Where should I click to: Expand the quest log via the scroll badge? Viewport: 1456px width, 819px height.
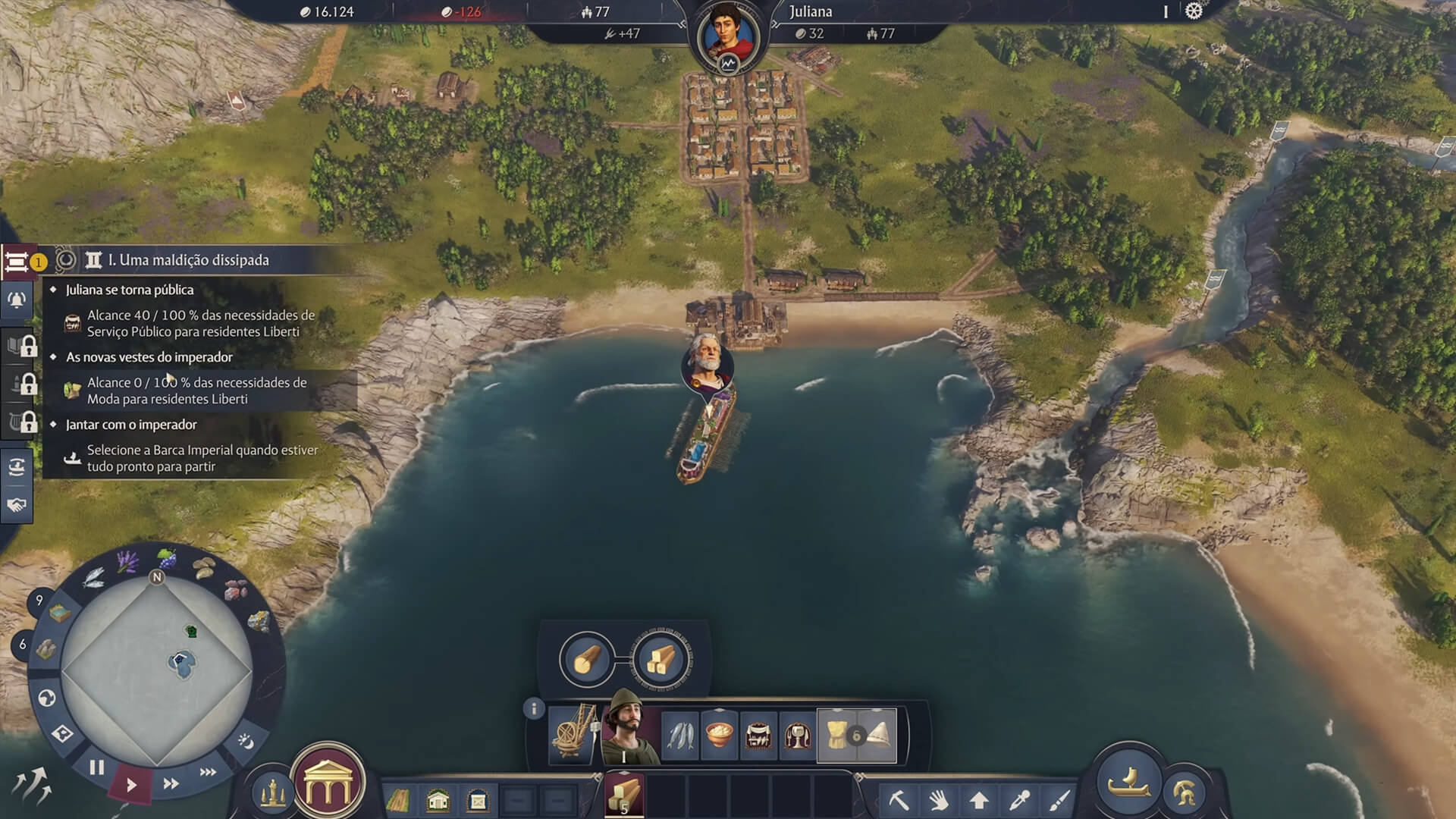(x=15, y=262)
